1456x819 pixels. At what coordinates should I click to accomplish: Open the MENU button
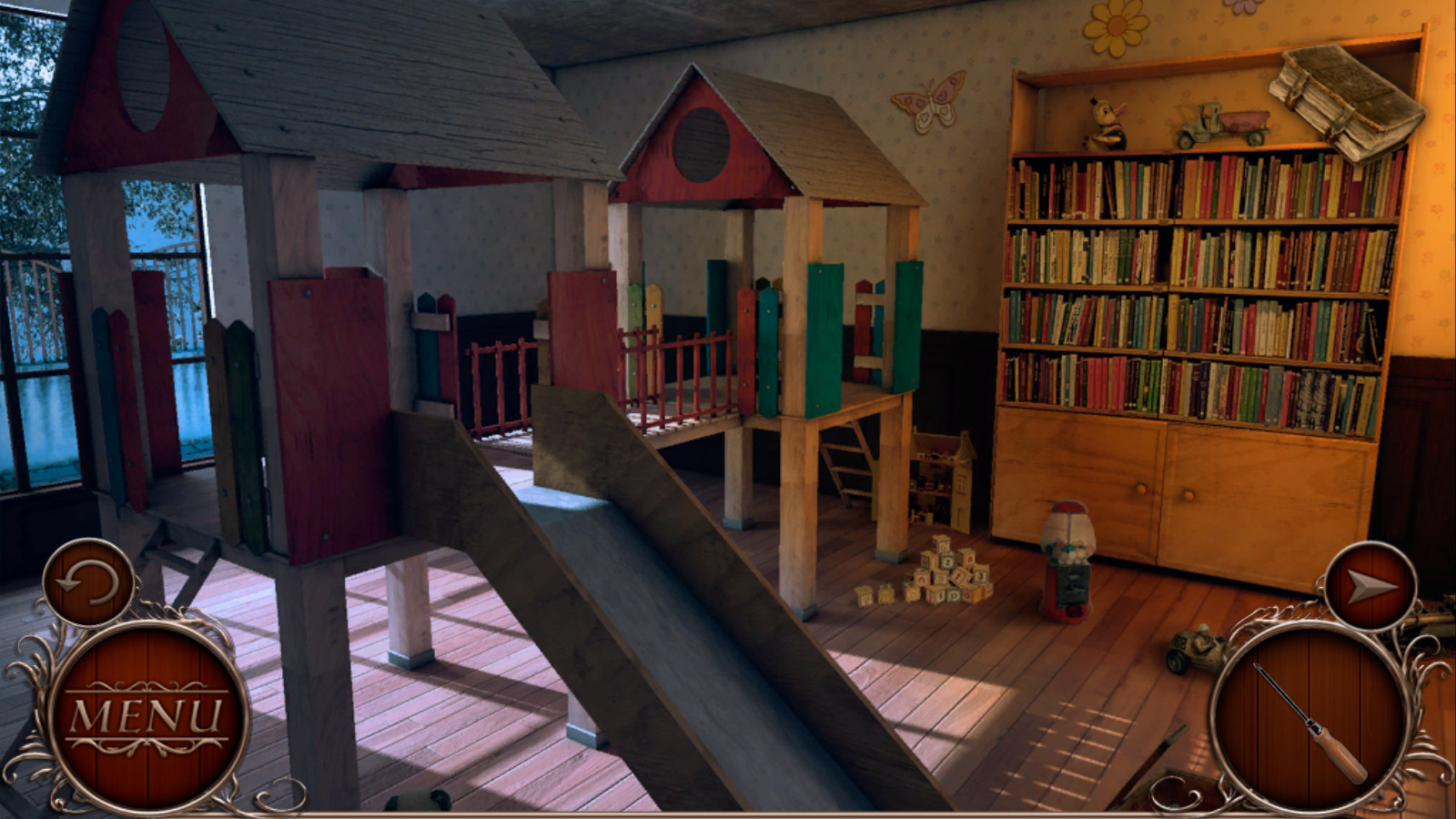click(x=147, y=715)
